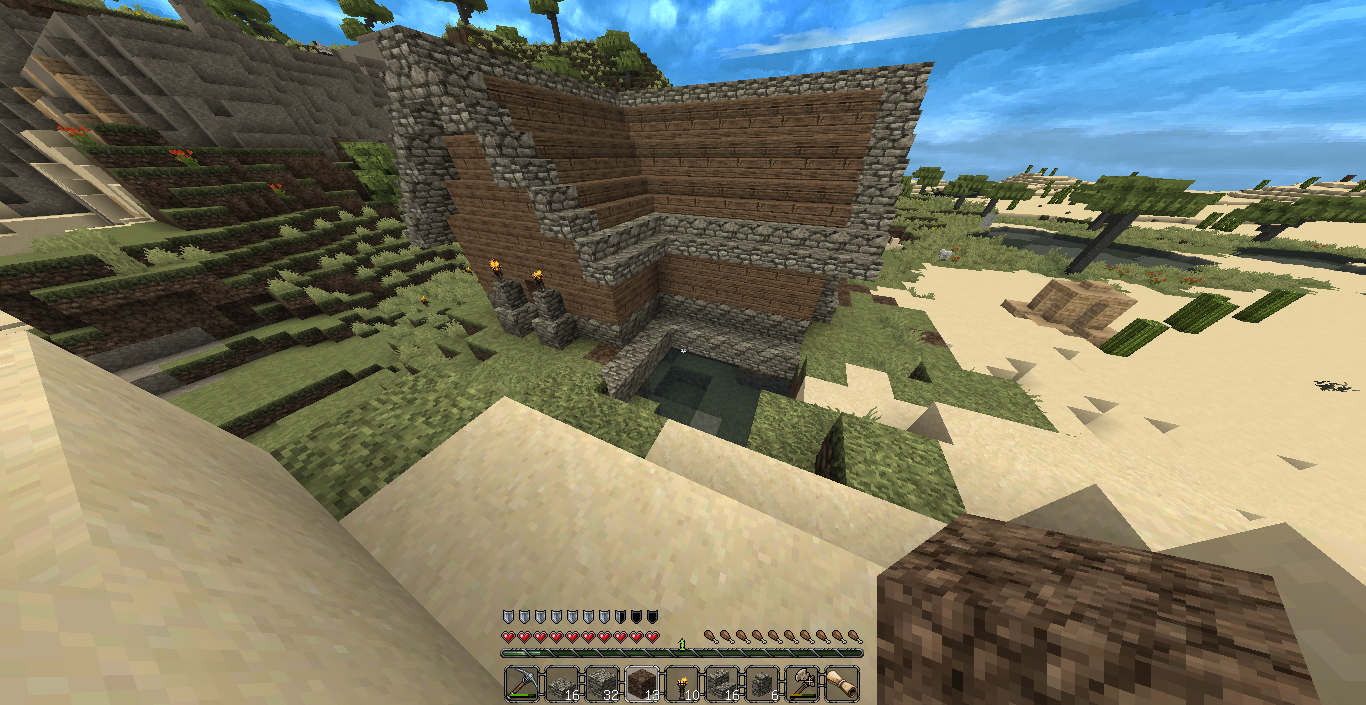Choose the cobblestone block stack of 32
The image size is (1366, 705).
(x=603, y=683)
